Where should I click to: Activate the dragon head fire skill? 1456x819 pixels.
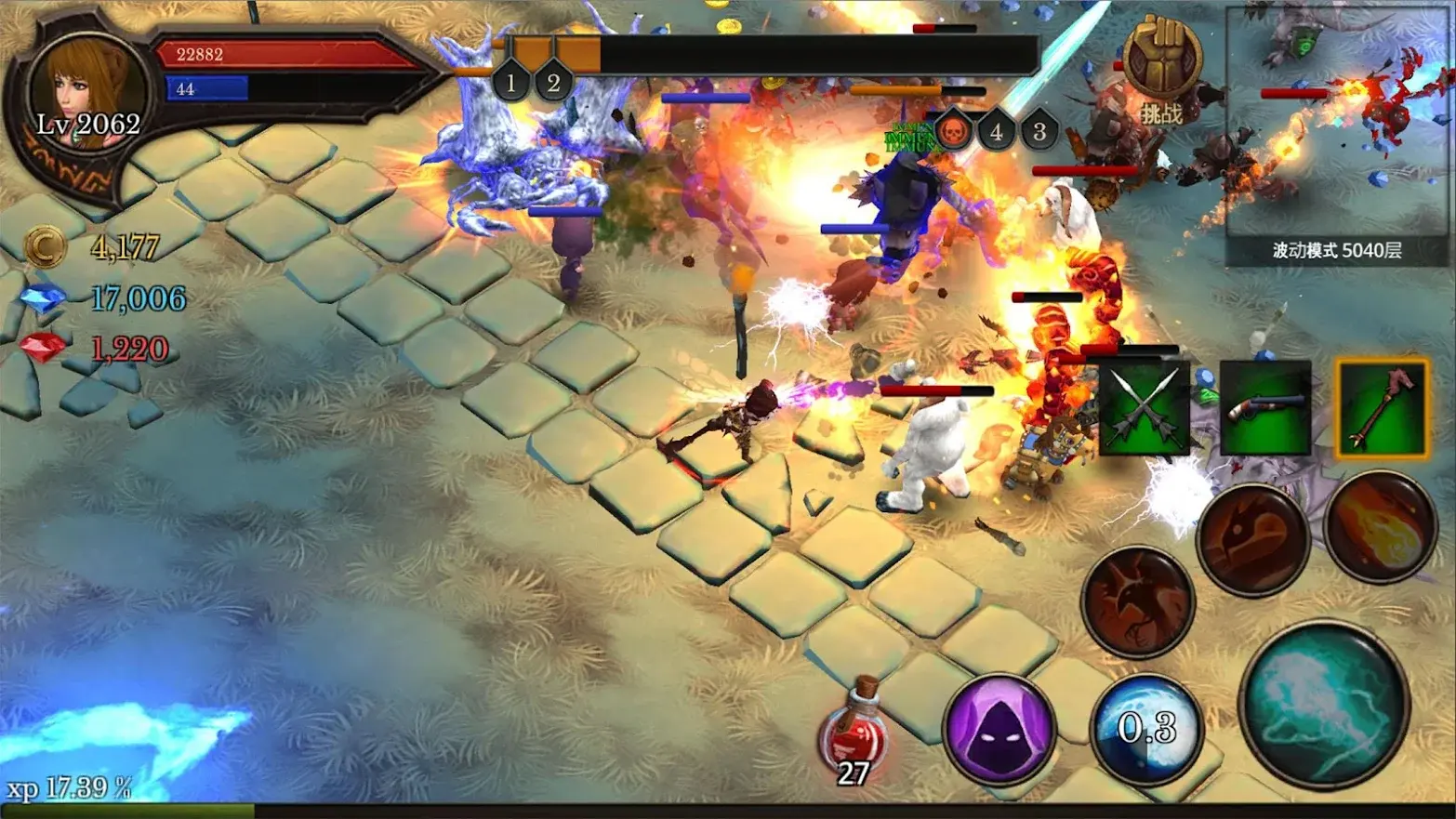point(1252,539)
